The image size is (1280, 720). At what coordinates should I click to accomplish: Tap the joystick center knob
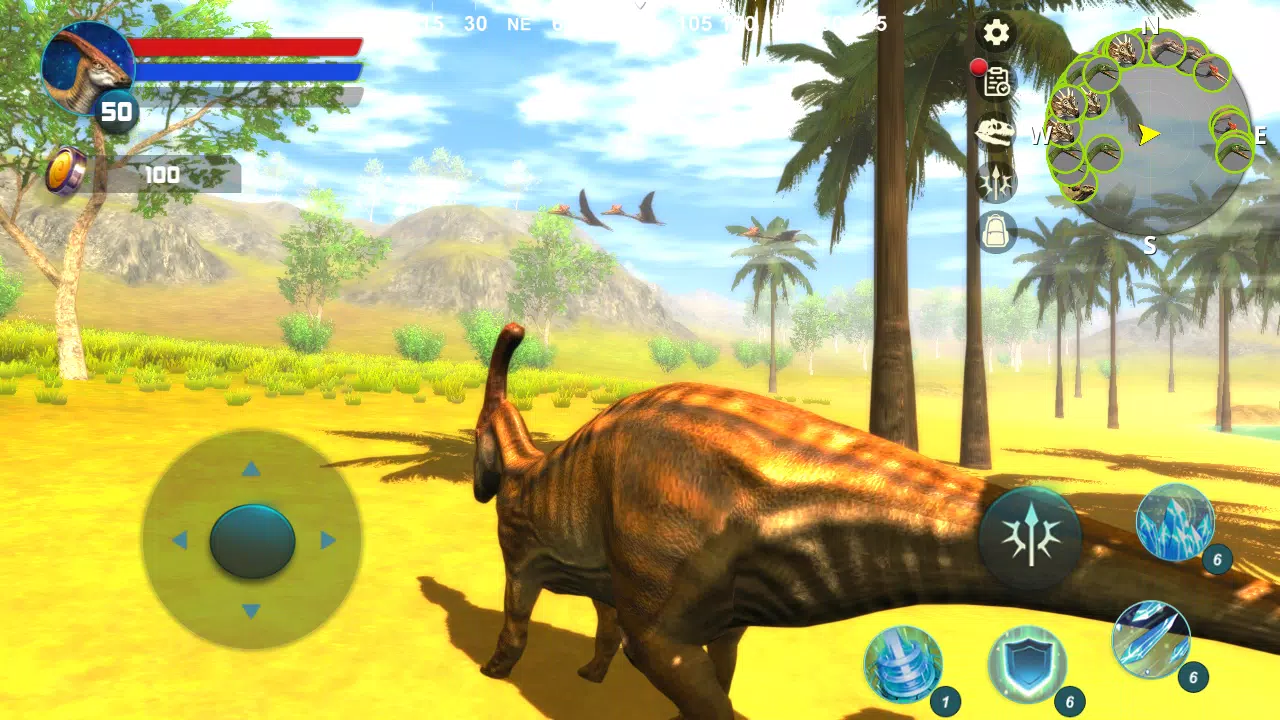252,543
